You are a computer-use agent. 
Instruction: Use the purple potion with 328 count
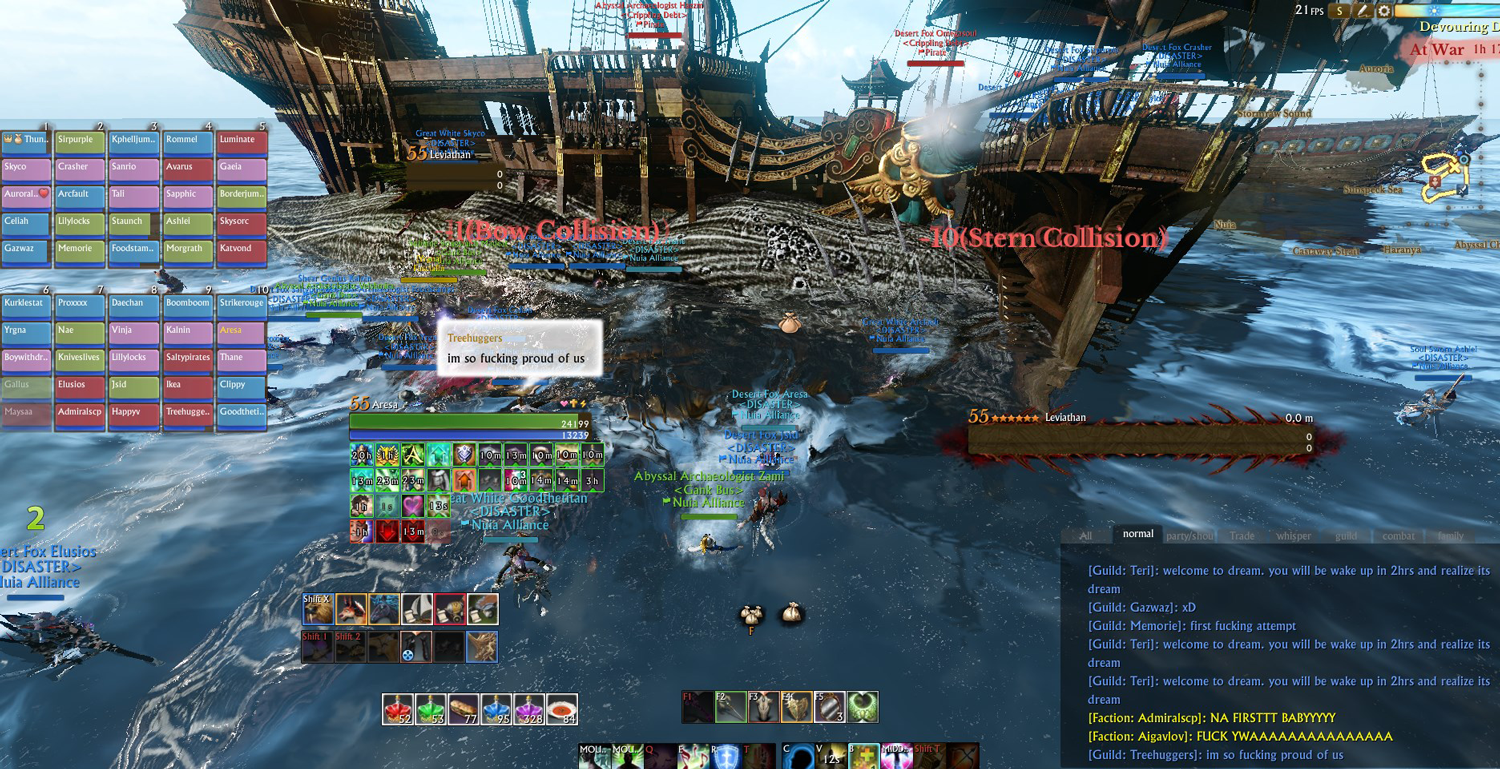pyautogui.click(x=529, y=708)
